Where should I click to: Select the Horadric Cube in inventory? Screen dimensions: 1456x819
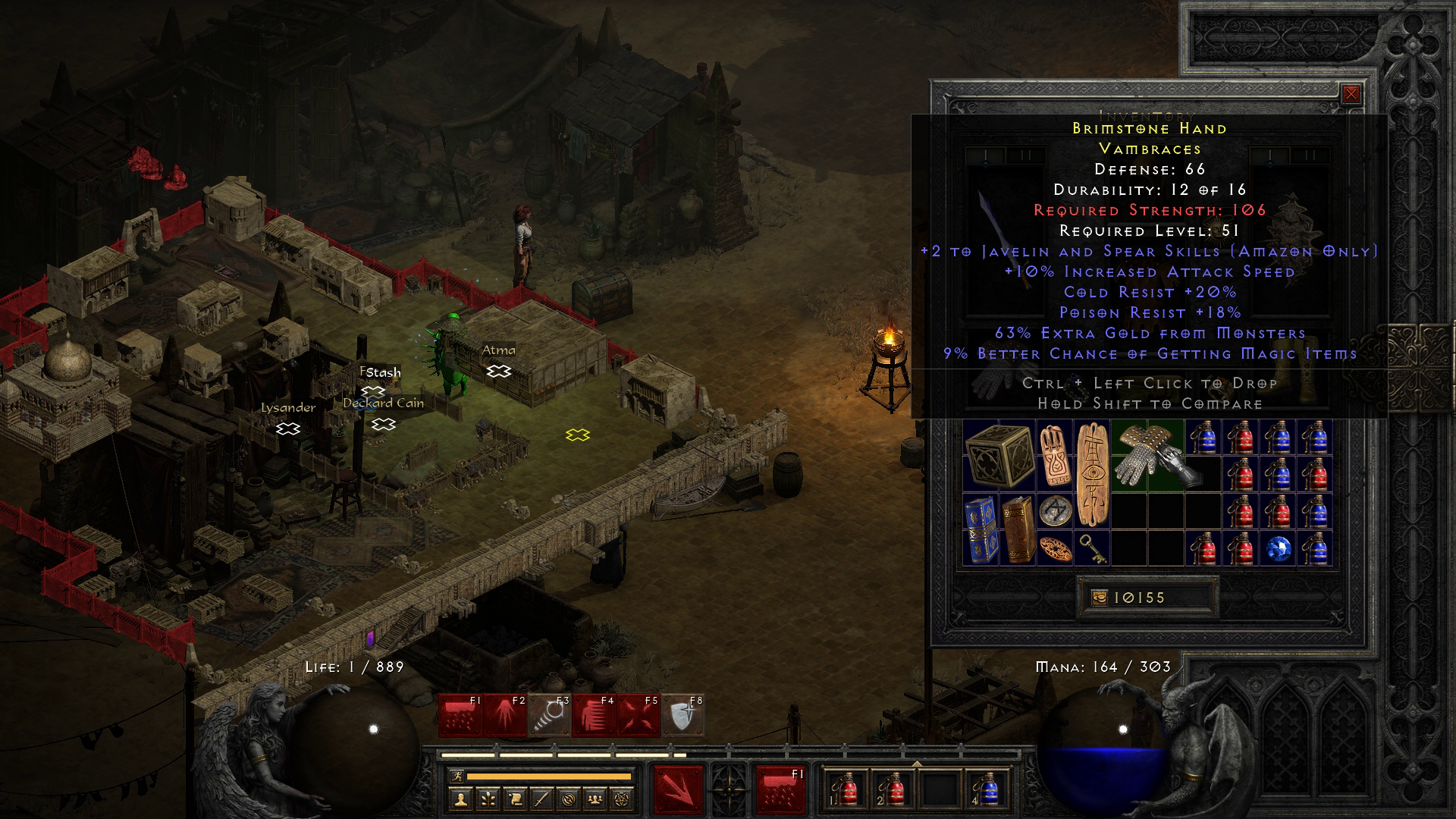pyautogui.click(x=999, y=454)
